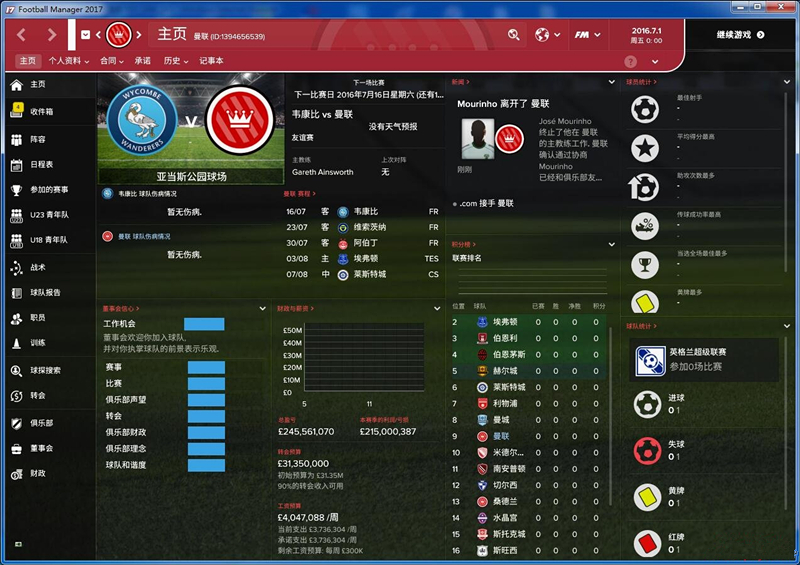
Task: Open the 战术 tactics screen
Action: click(x=37, y=267)
